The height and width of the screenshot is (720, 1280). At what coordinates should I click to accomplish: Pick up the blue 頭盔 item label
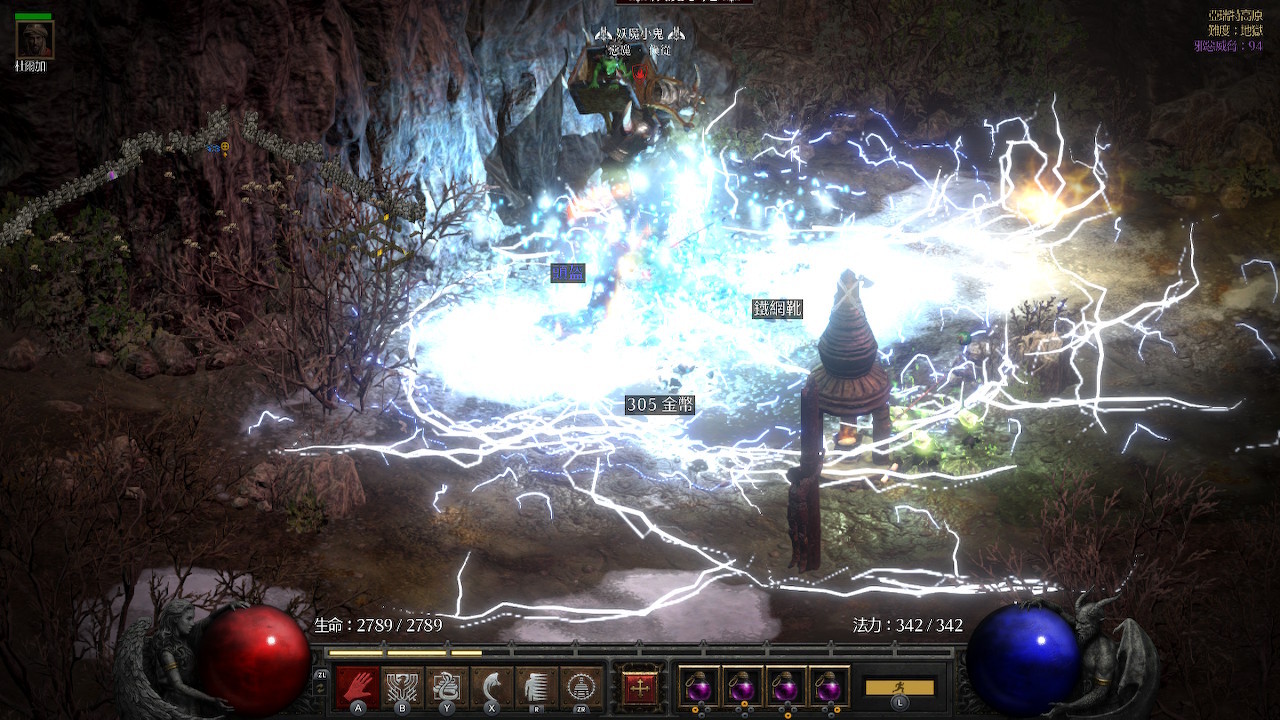tap(568, 273)
